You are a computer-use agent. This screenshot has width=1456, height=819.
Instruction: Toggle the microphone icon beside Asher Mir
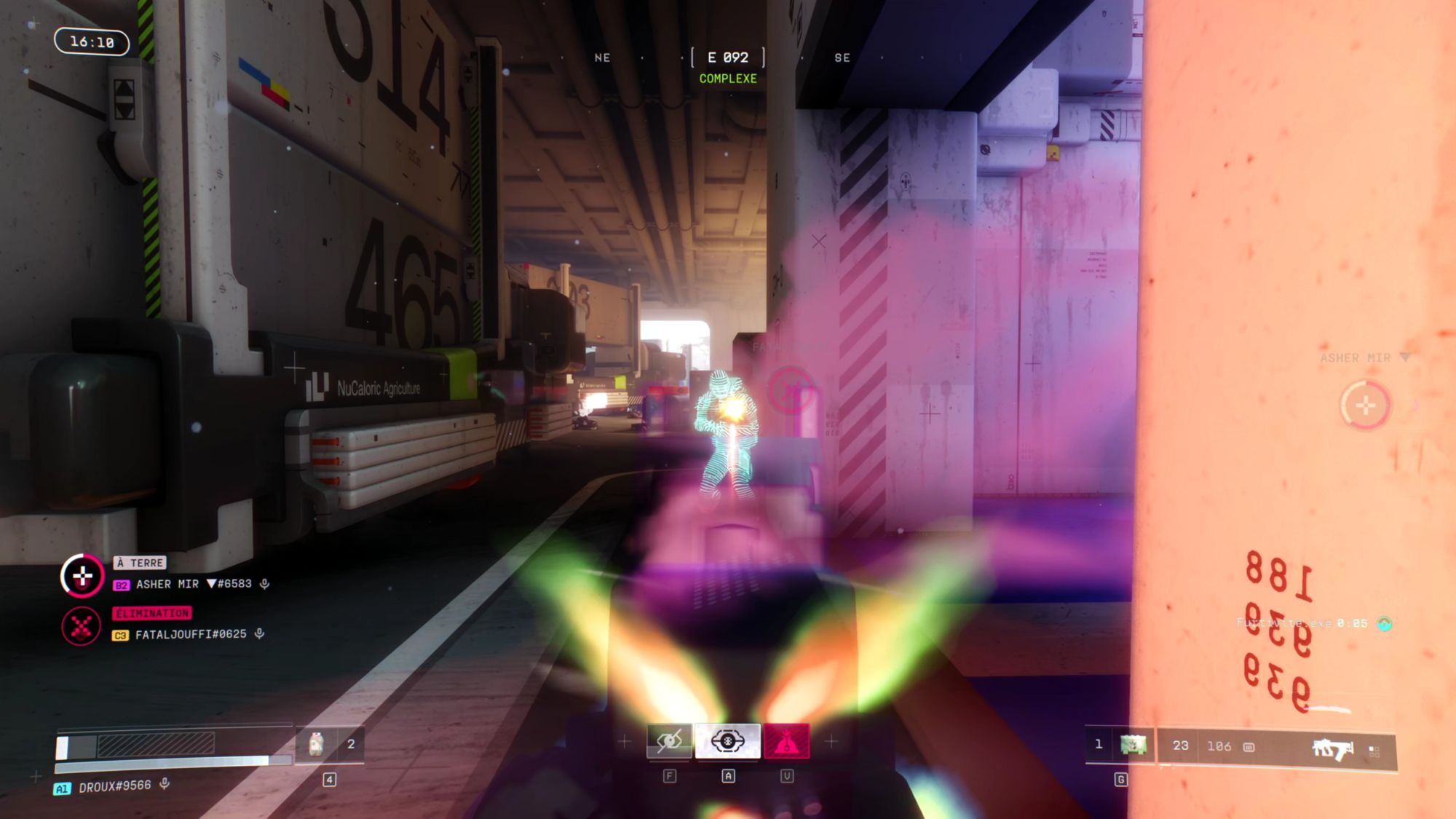click(x=265, y=584)
